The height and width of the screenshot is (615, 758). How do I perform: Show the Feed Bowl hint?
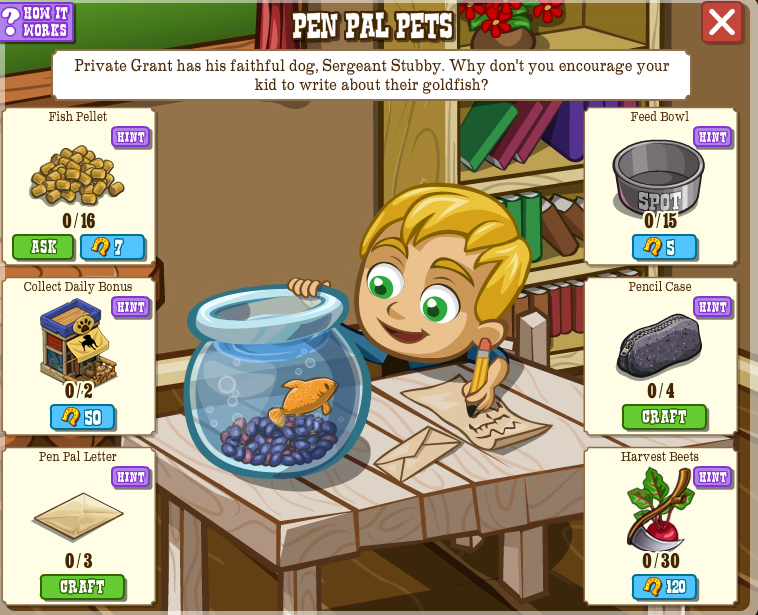[712, 137]
